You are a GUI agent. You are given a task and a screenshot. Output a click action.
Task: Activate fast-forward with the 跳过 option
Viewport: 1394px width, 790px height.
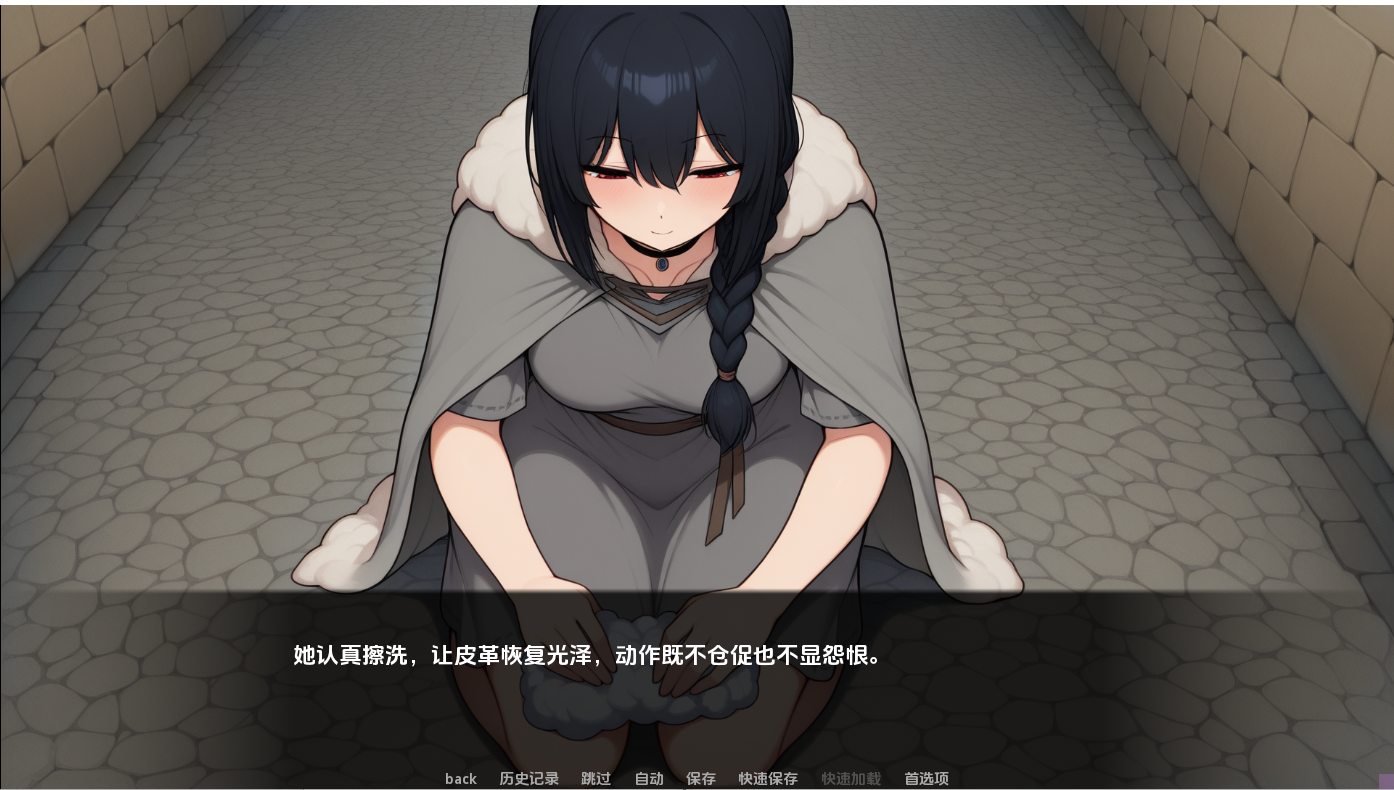596,779
